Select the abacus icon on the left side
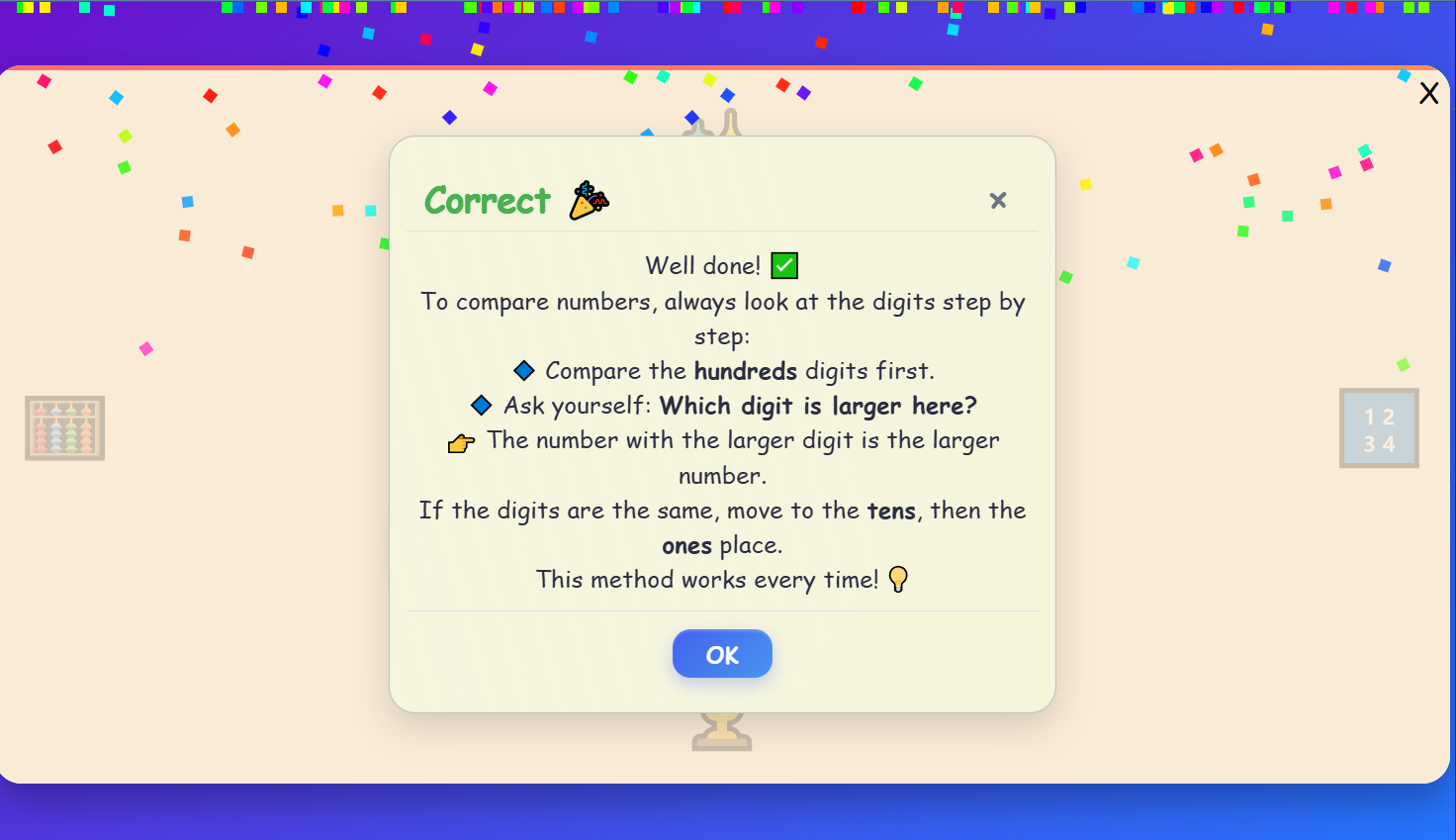This screenshot has height=840, width=1456. [x=64, y=428]
